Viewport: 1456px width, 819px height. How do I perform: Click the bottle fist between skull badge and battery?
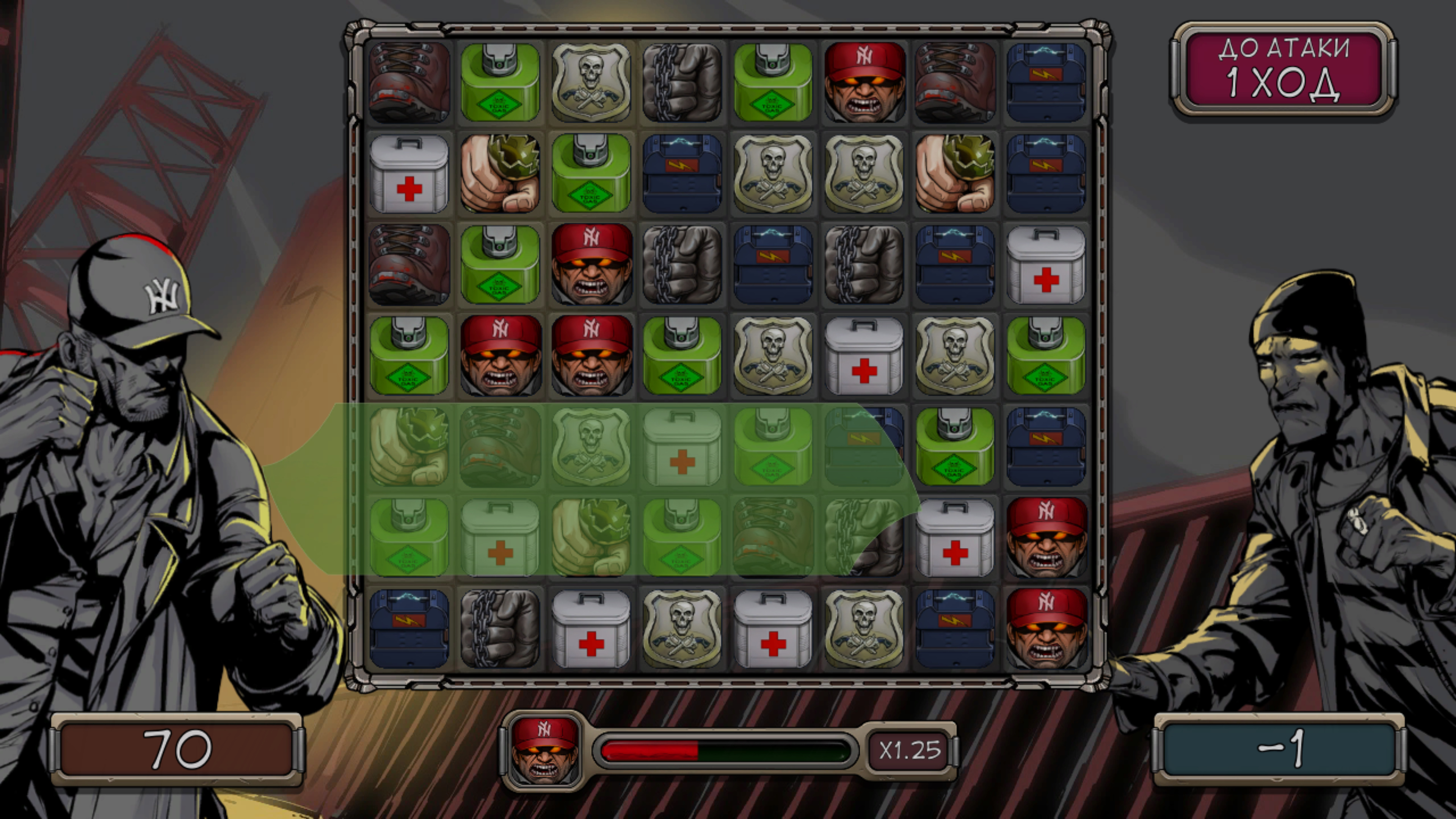(x=955, y=173)
